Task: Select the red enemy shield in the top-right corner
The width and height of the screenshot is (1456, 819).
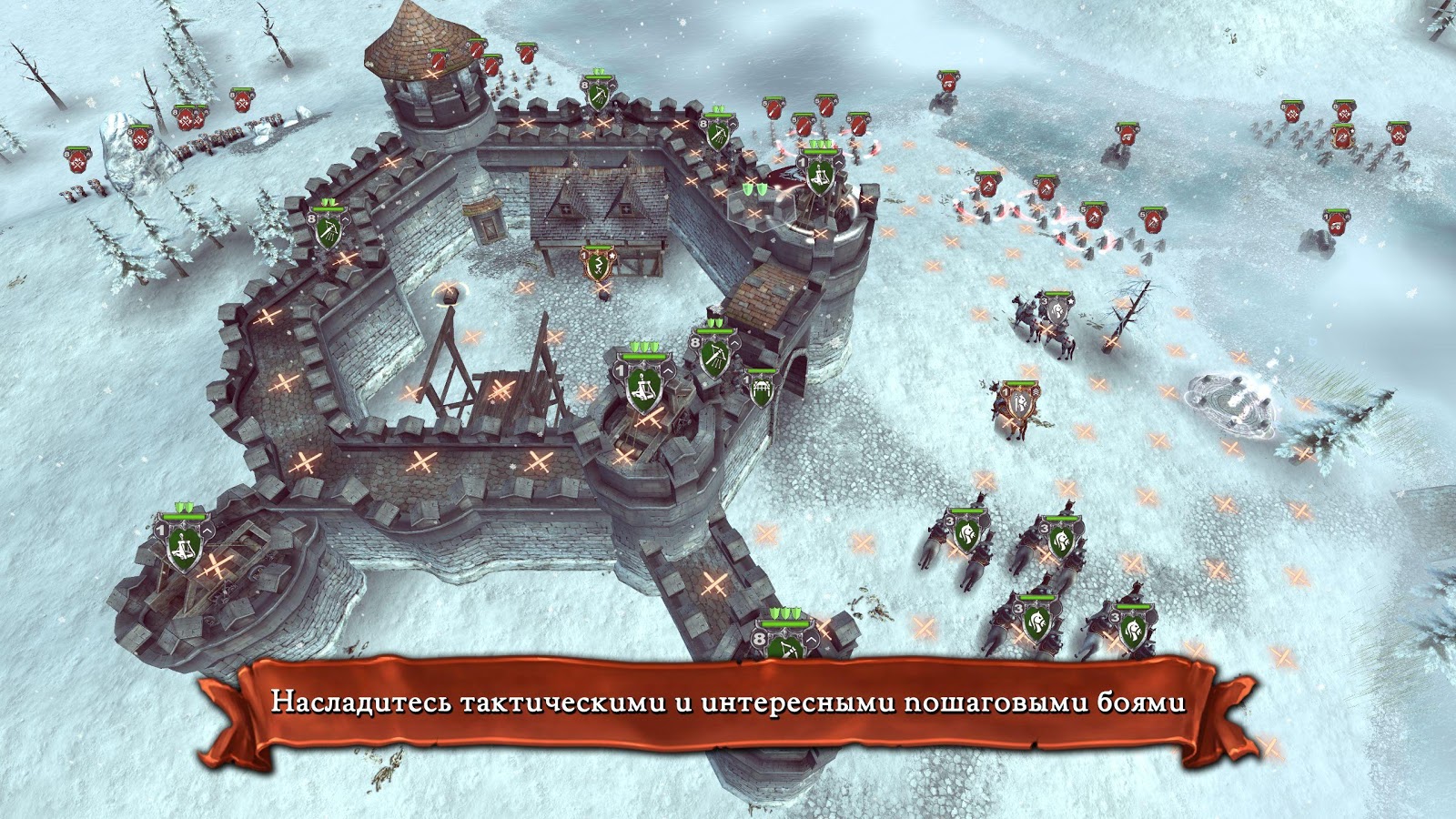Action: (x=1400, y=134)
